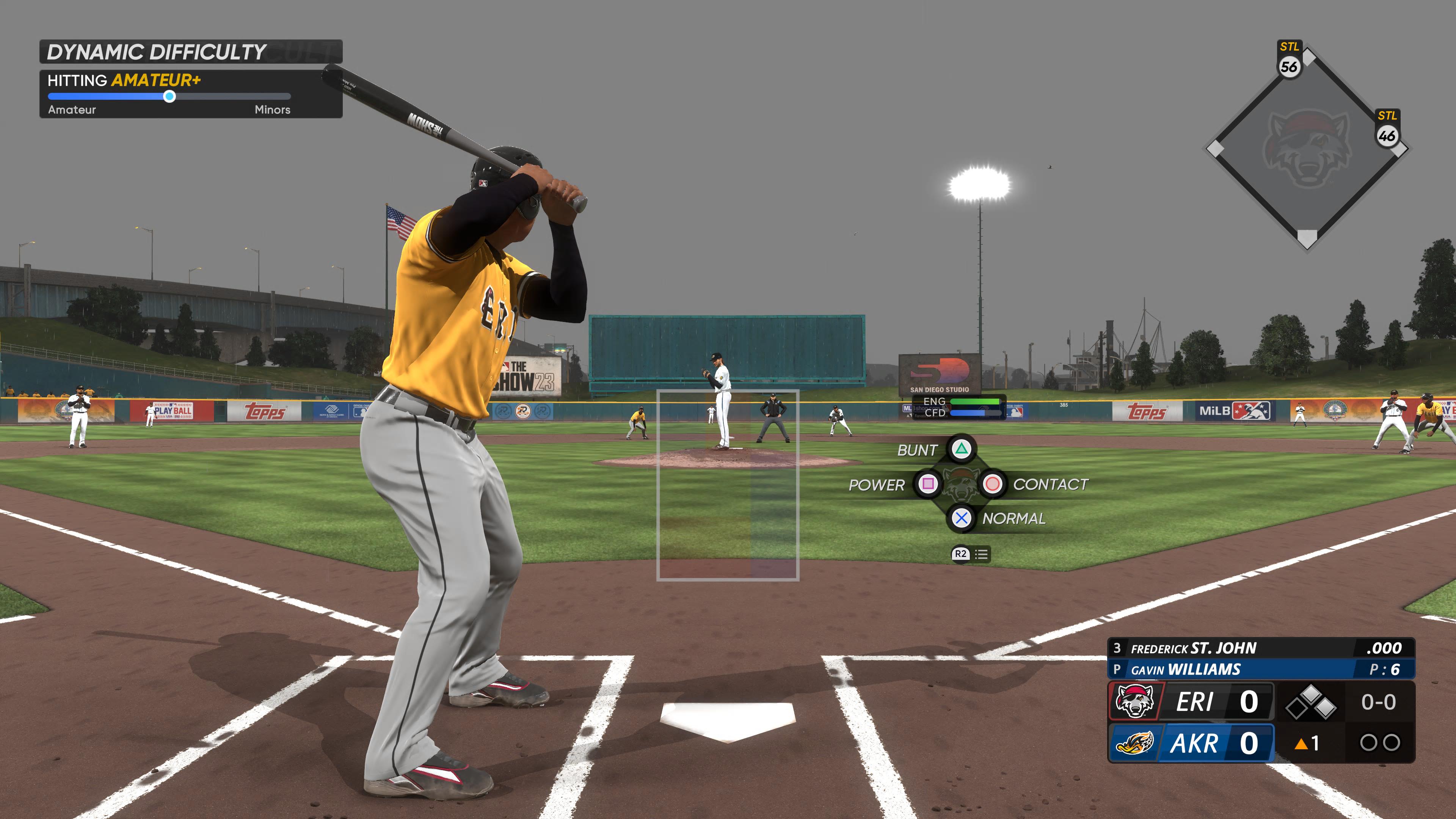Choose the Bunt option
1456x819 pixels.
point(961,449)
